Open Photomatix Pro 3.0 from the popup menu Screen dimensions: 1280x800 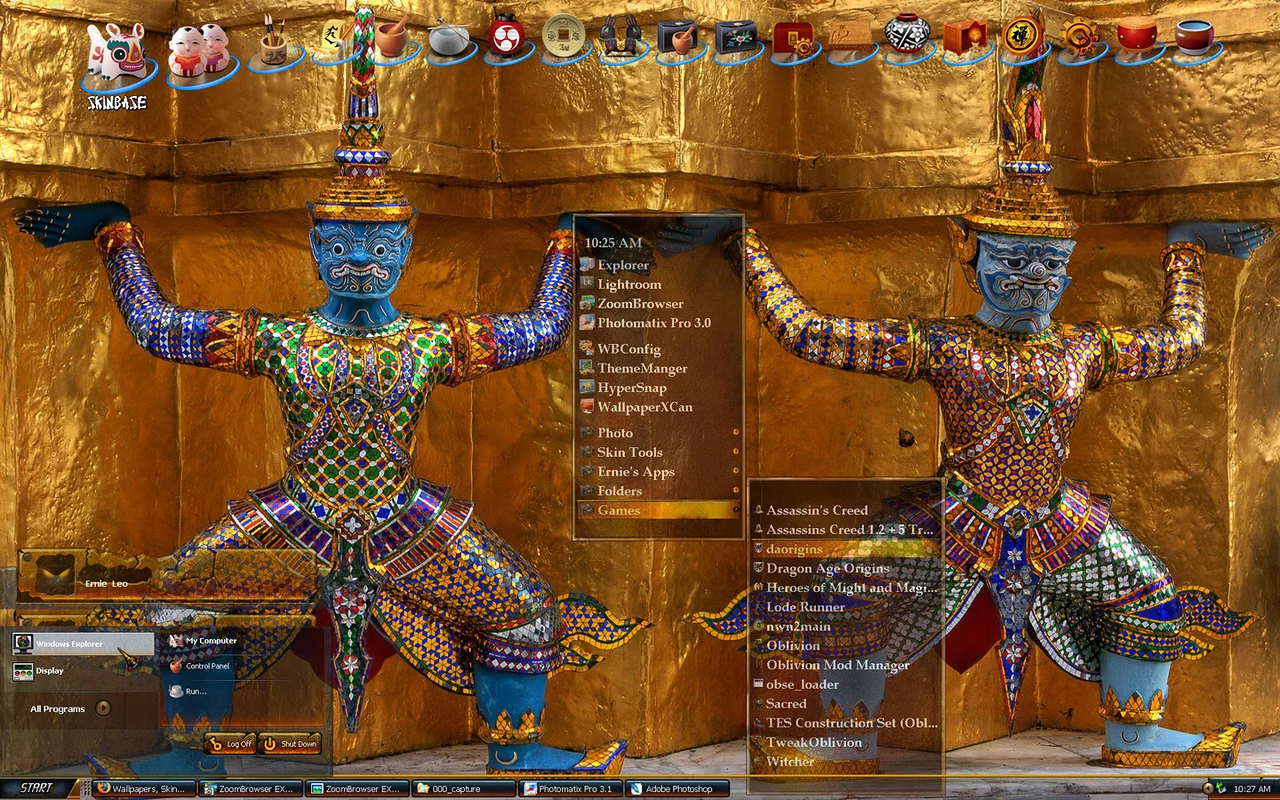653,323
